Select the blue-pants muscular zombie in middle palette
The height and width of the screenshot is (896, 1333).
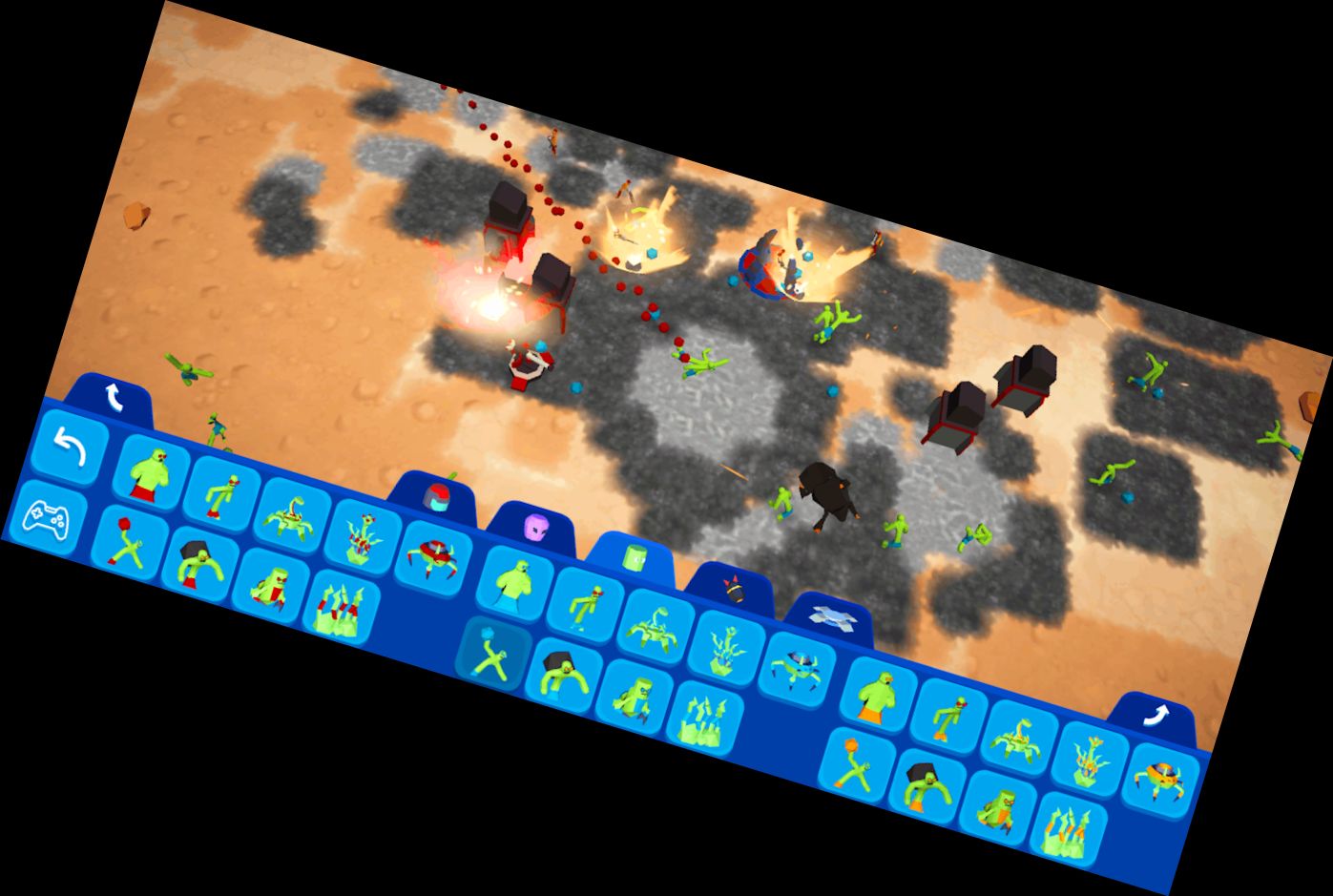coord(515,581)
